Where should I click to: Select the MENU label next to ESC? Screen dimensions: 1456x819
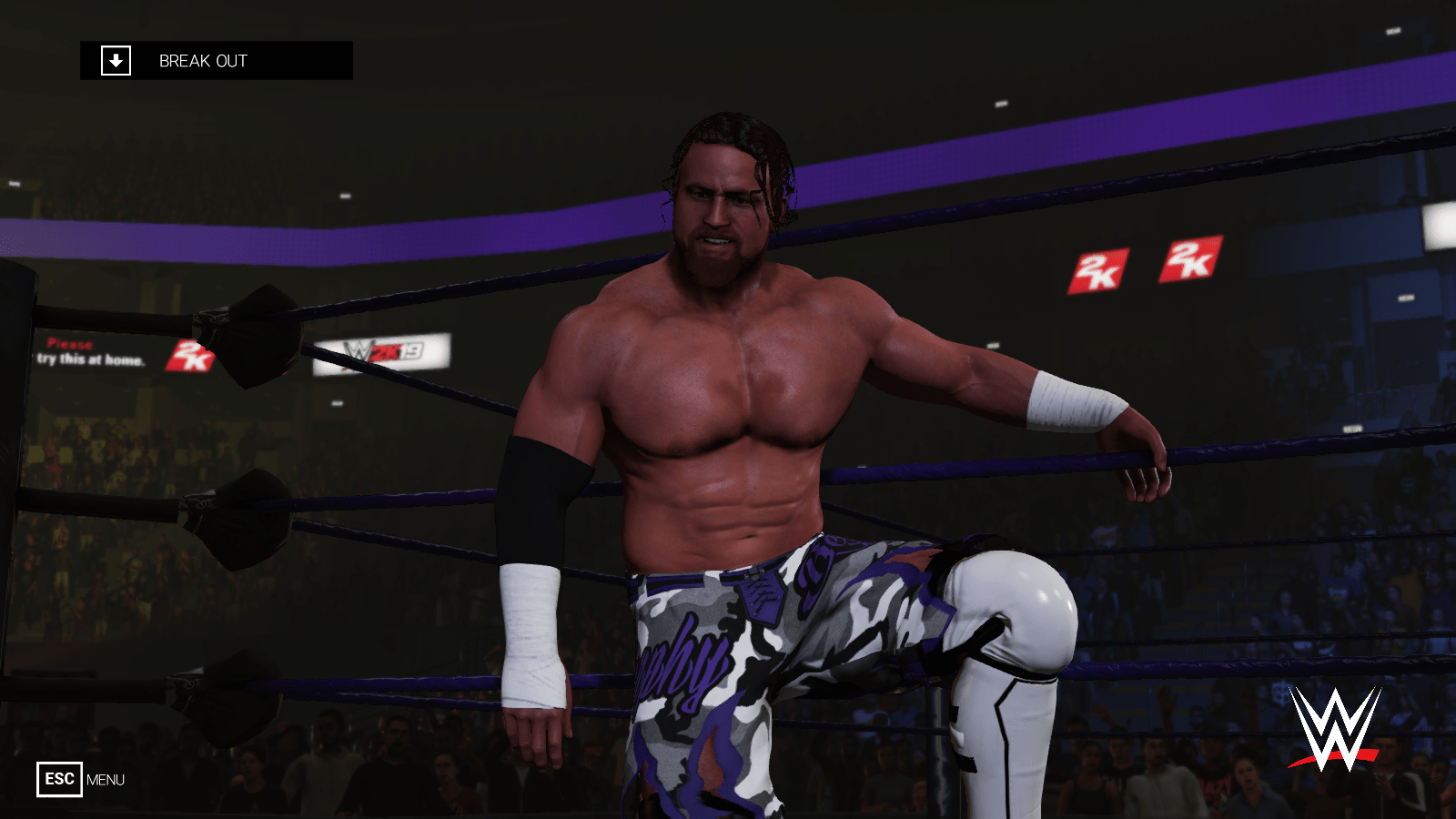pyautogui.click(x=106, y=780)
